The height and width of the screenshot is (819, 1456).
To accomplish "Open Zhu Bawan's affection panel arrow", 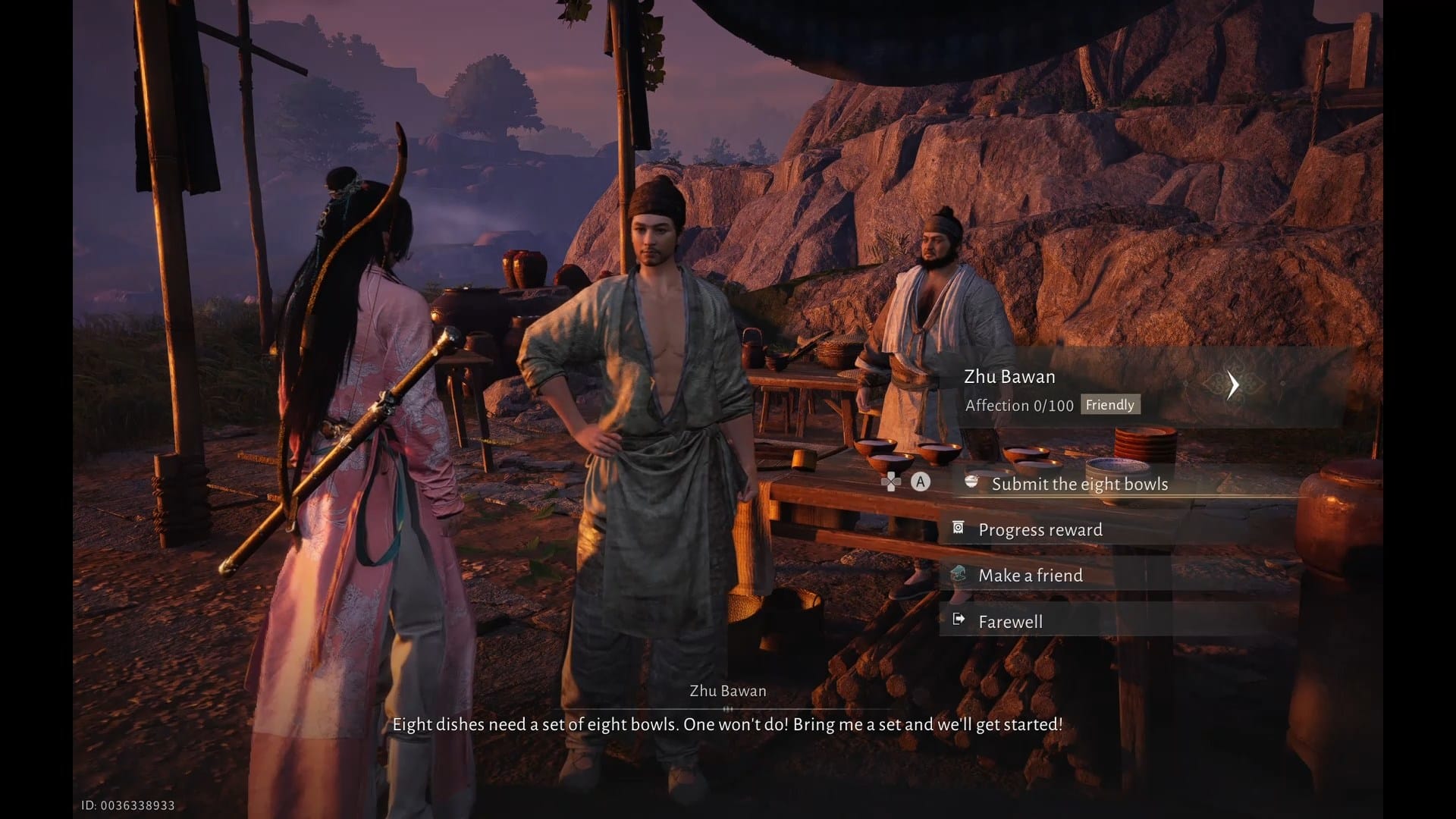I will pos(1233,385).
